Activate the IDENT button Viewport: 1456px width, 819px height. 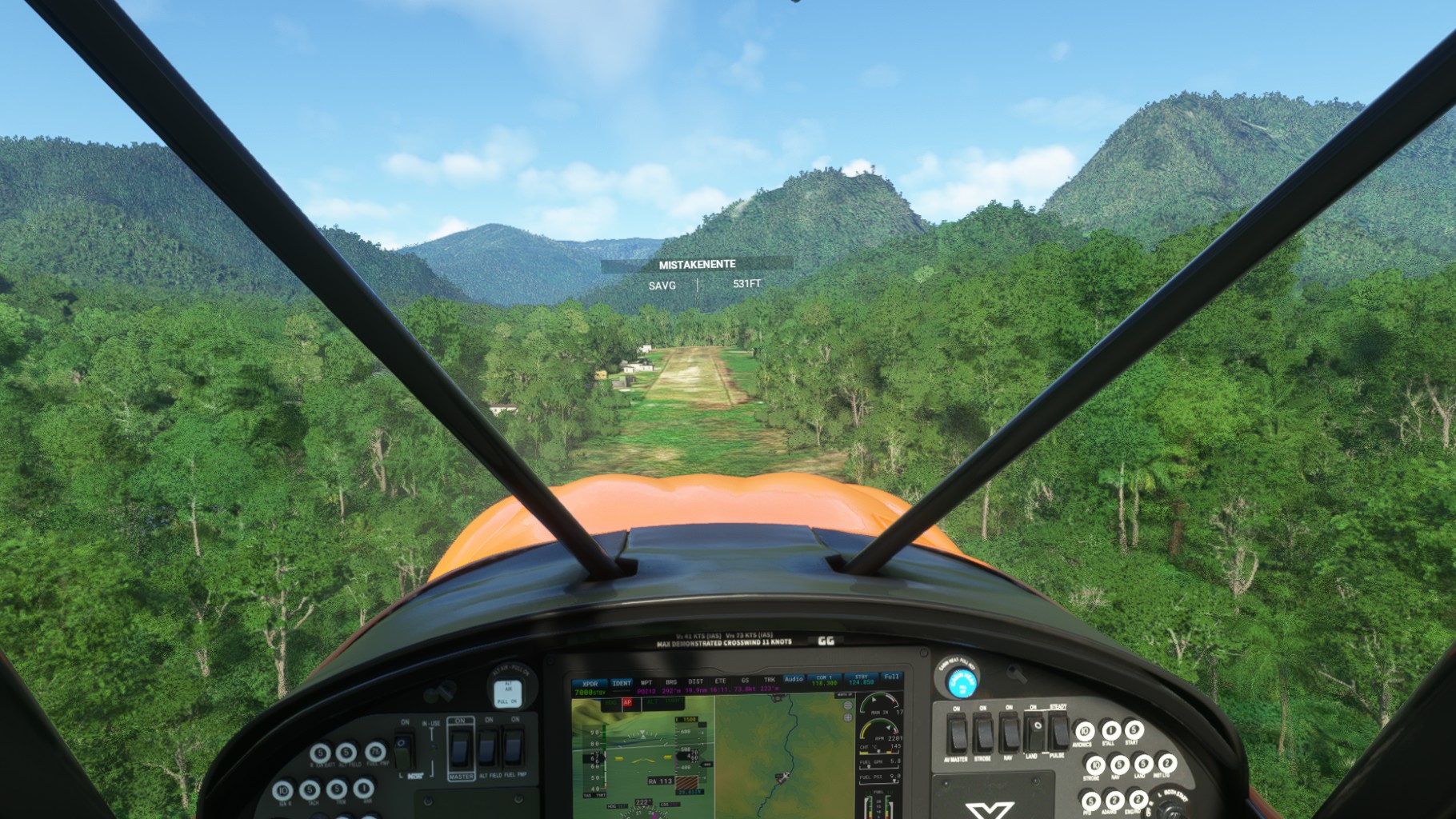(622, 684)
